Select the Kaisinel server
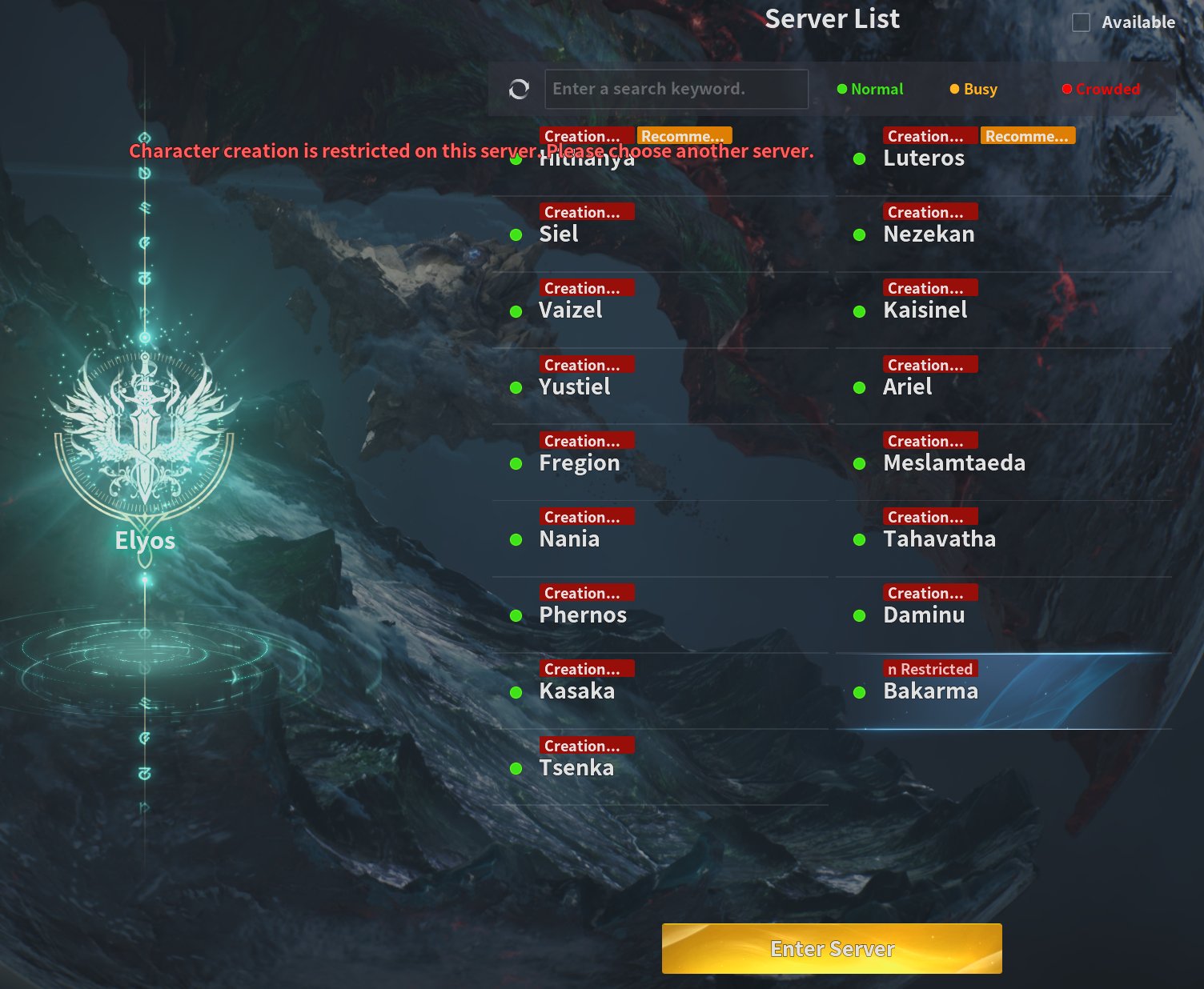 [x=925, y=310]
